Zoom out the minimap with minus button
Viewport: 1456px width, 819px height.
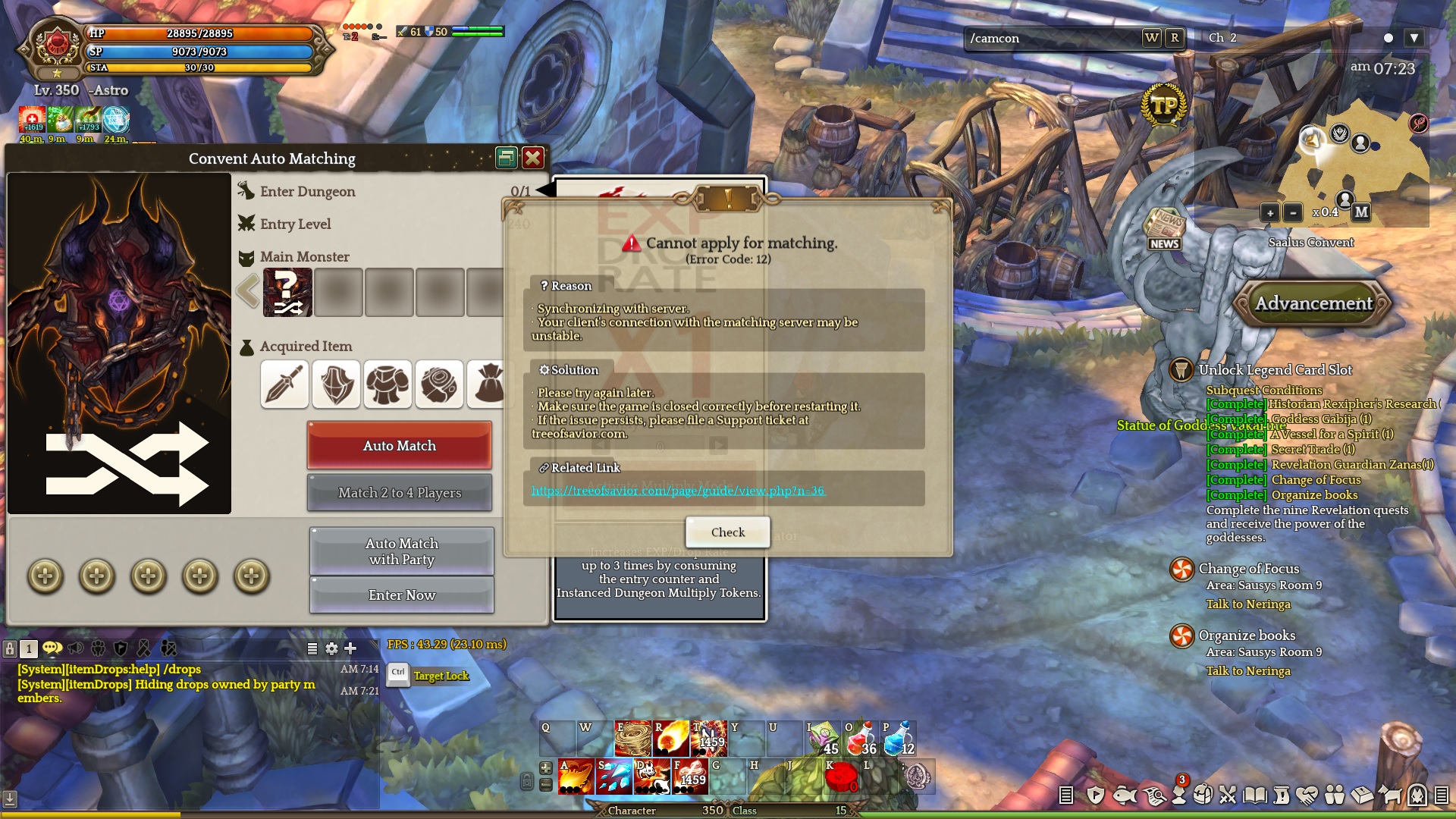1293,213
